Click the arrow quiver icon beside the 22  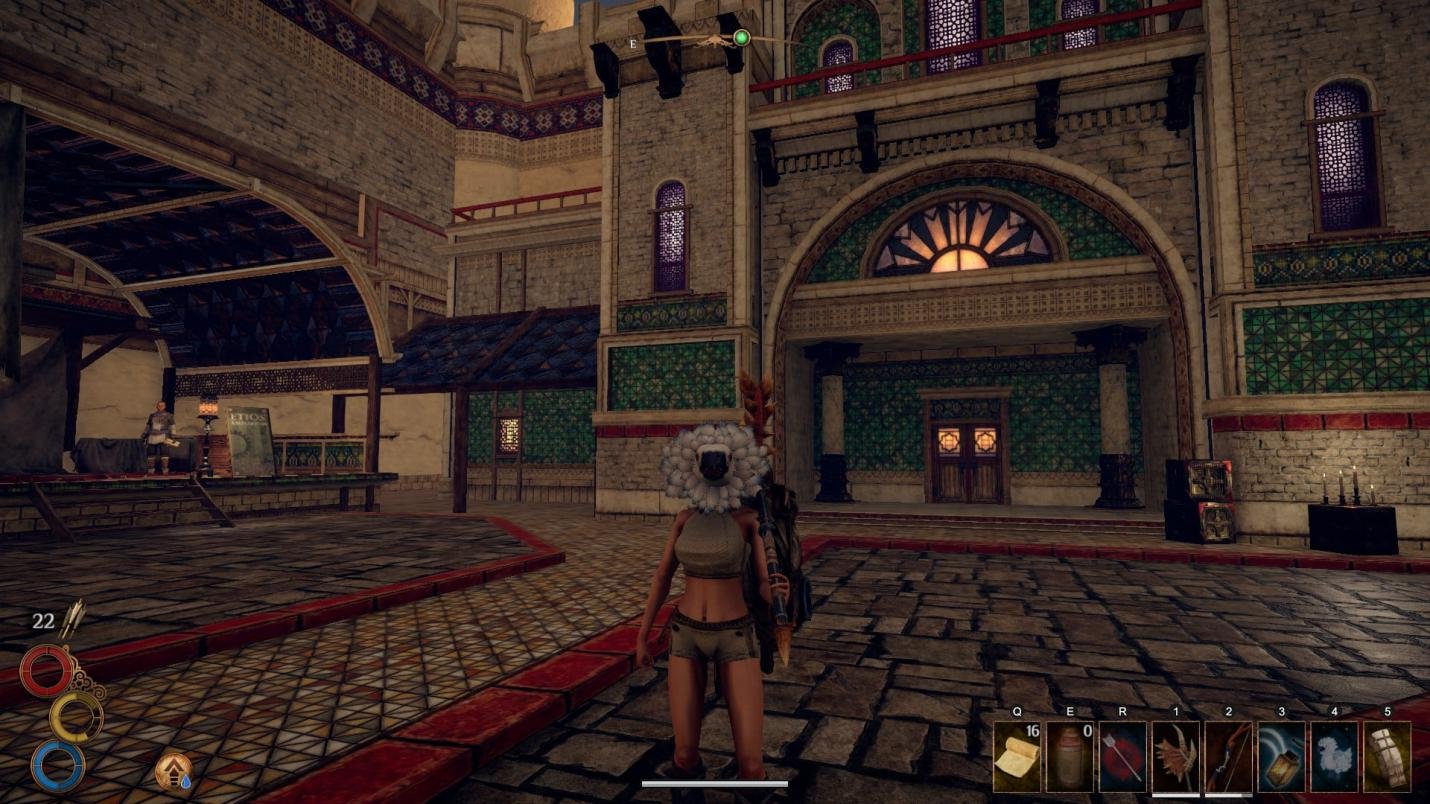pyautogui.click(x=75, y=620)
